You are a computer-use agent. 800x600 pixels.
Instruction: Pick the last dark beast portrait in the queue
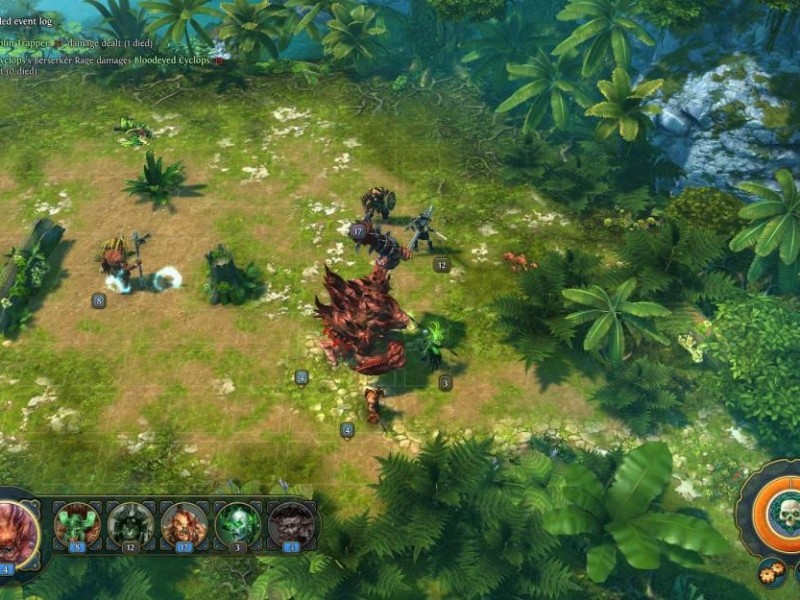(x=291, y=524)
